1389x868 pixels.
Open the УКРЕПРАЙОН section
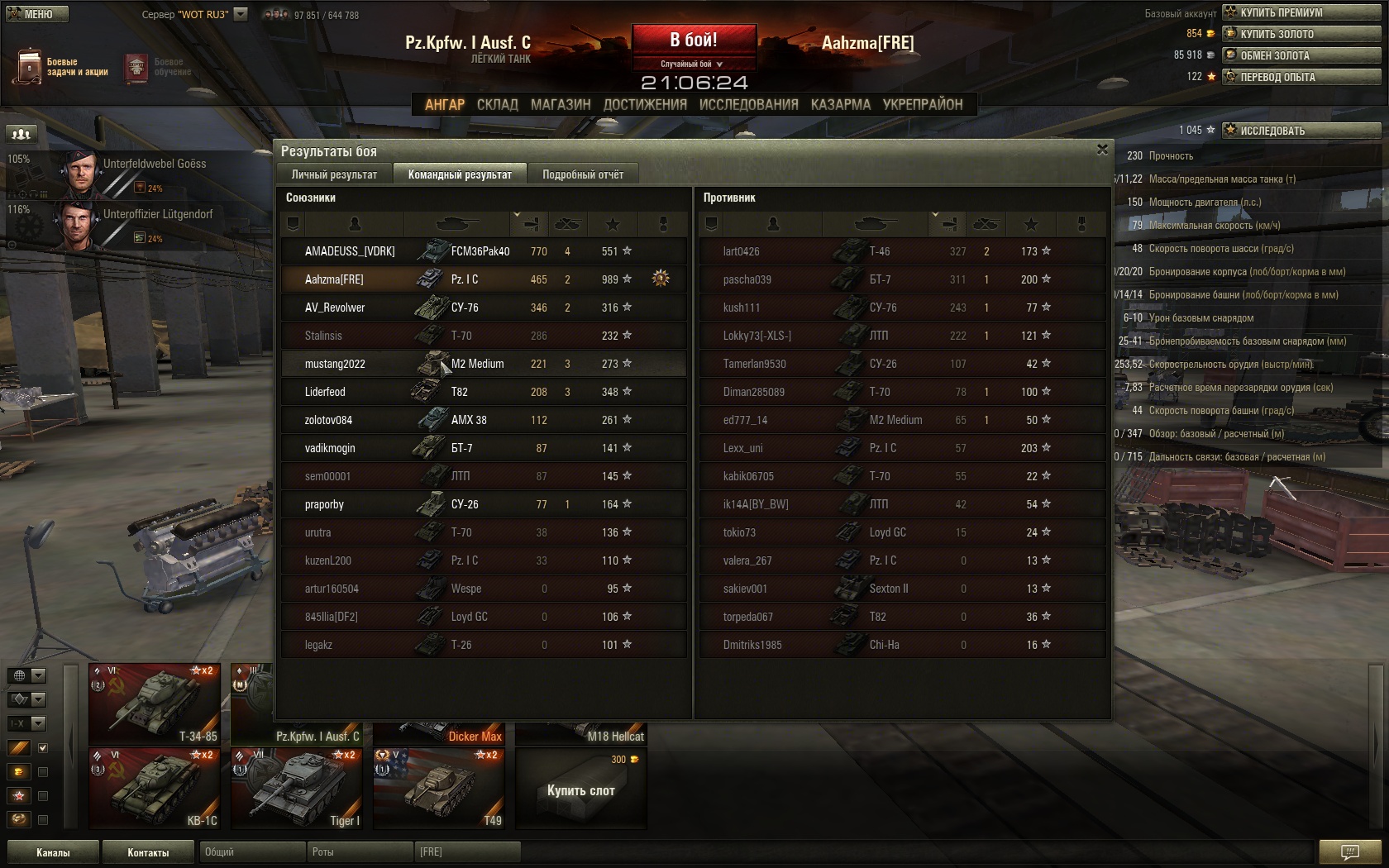pyautogui.click(x=922, y=104)
